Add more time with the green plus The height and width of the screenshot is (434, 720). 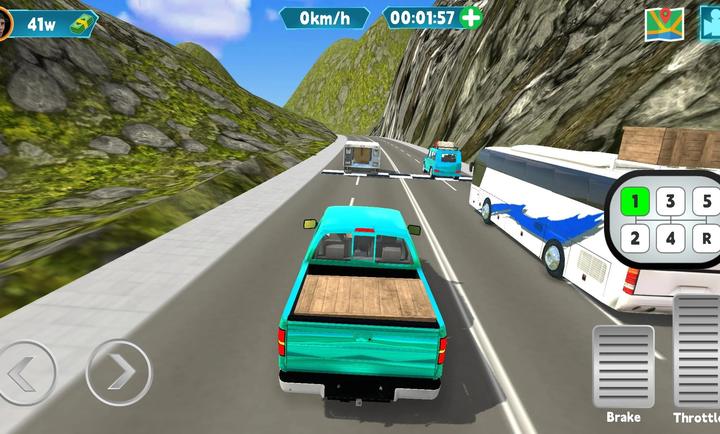point(470,17)
